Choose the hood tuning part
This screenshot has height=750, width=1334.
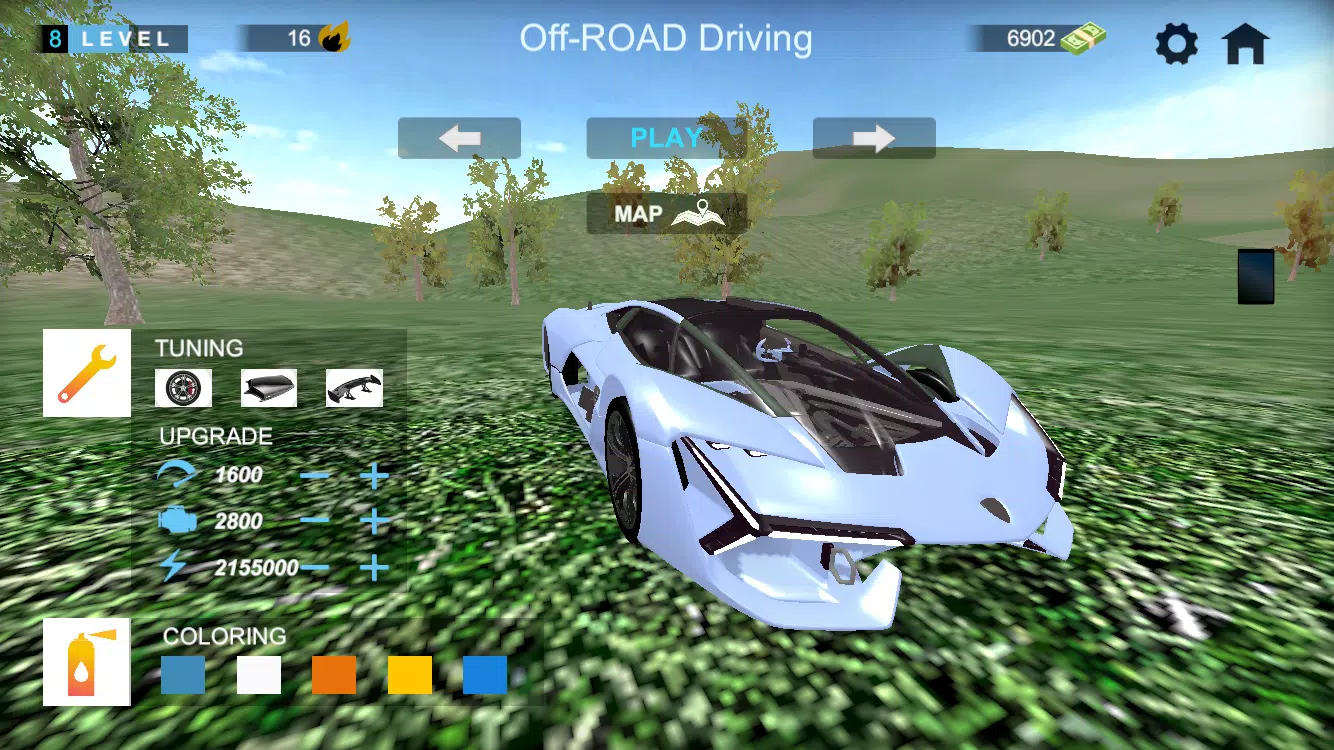[x=269, y=388]
